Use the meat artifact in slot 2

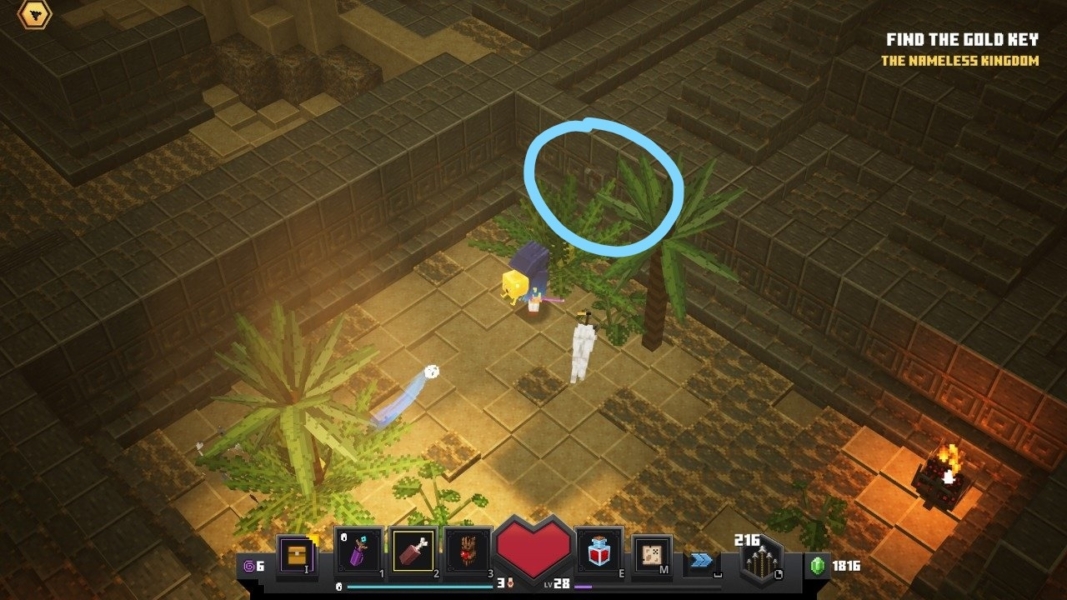tap(413, 551)
